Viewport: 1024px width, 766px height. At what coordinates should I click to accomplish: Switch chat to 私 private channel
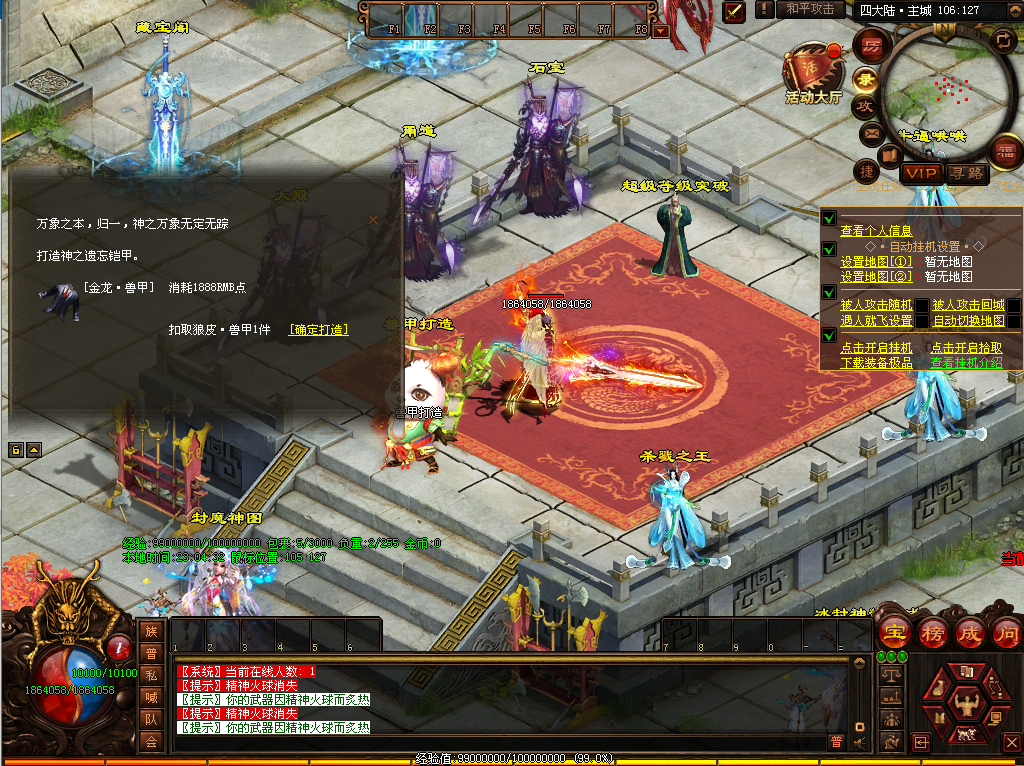pos(150,675)
